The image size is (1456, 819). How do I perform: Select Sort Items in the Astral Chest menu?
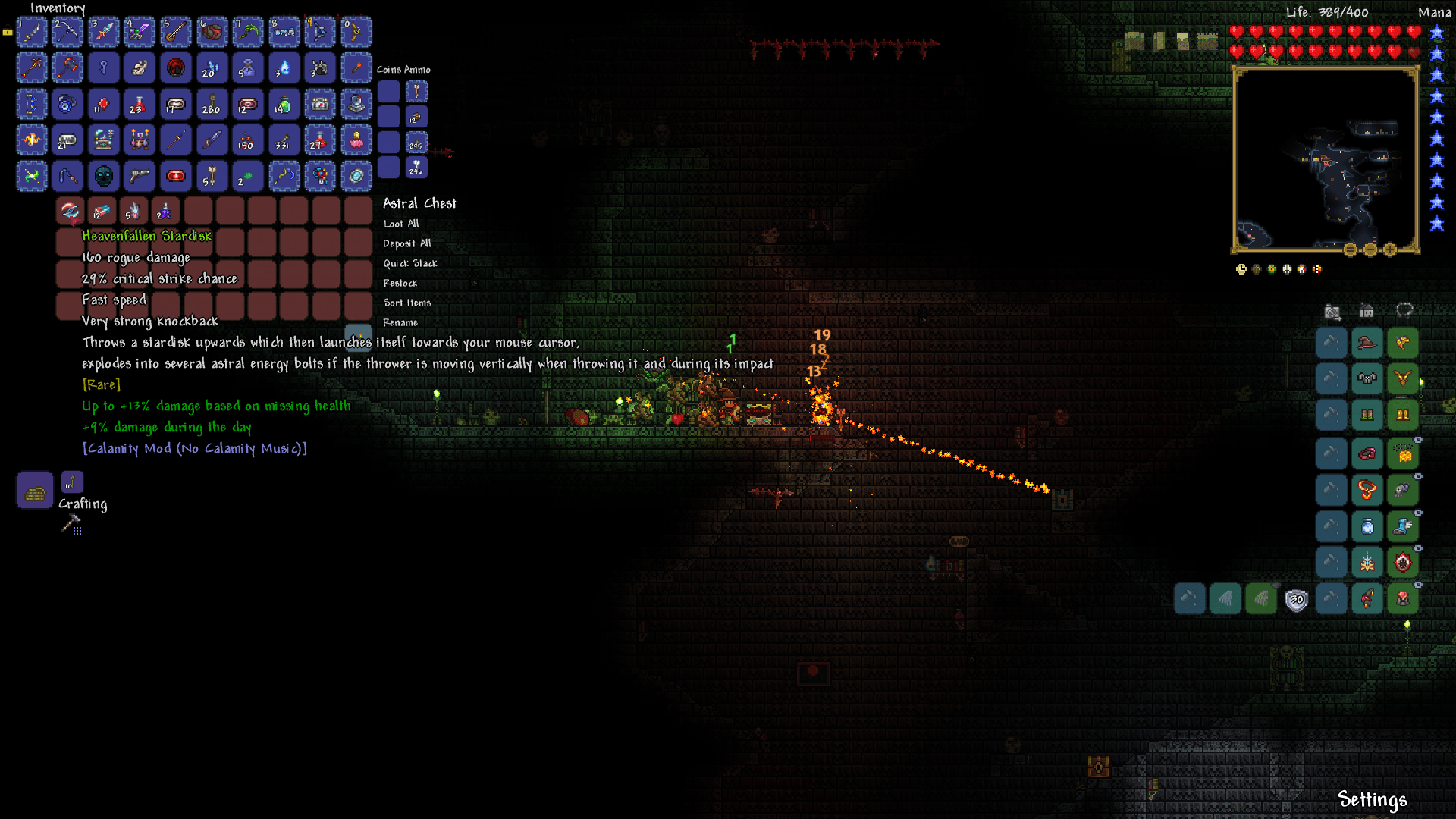(x=407, y=302)
